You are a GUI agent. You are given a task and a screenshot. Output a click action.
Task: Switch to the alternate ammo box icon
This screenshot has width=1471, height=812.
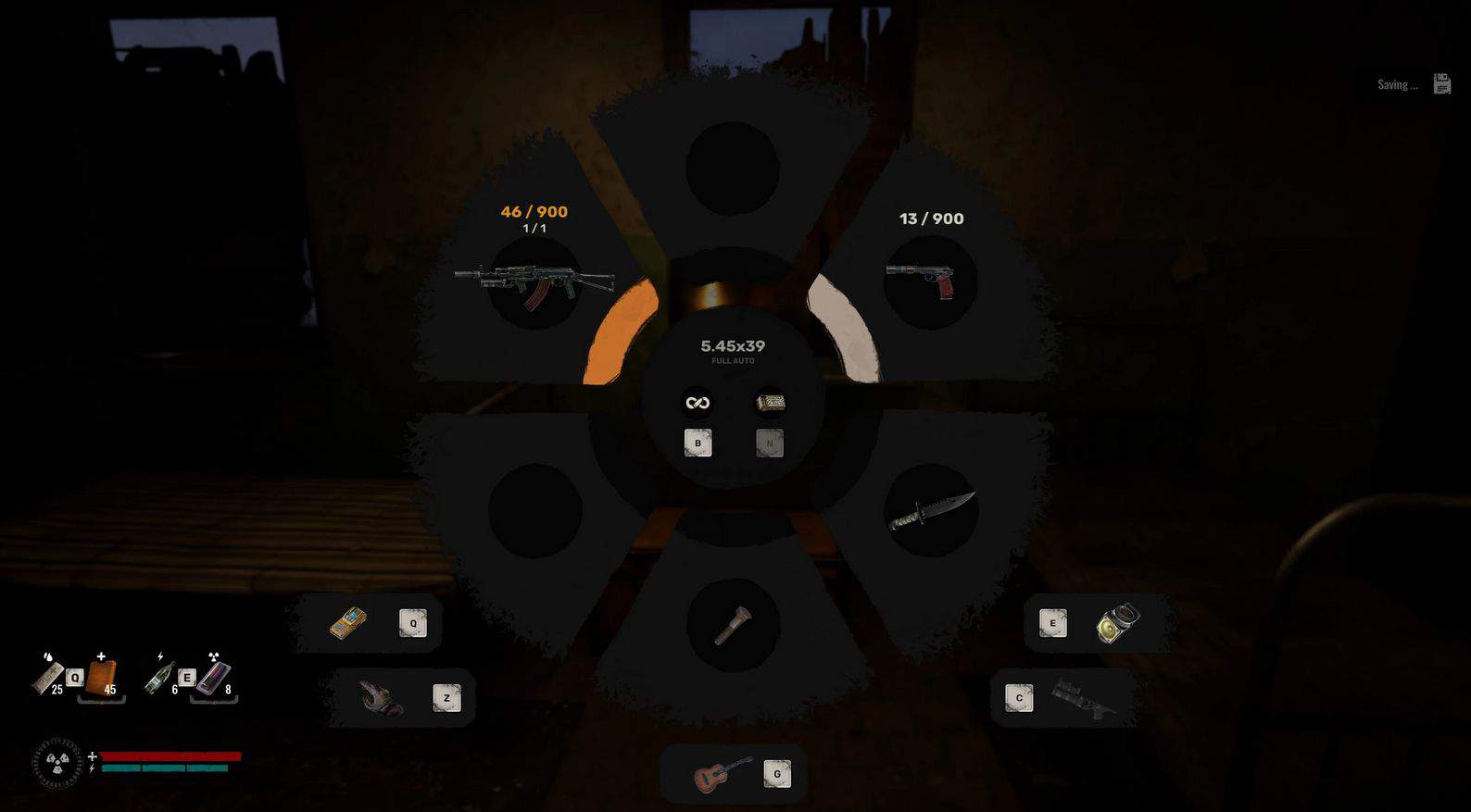pos(770,402)
